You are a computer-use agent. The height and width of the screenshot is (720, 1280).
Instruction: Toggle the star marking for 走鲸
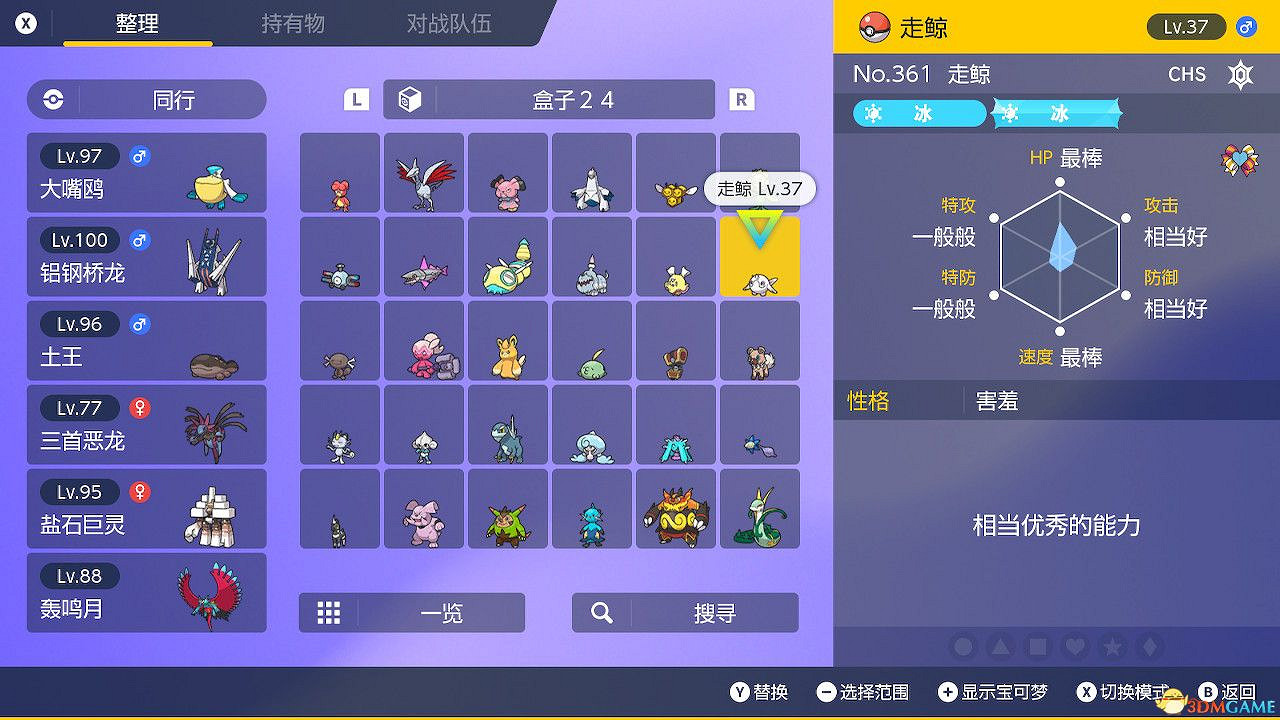tap(1112, 647)
